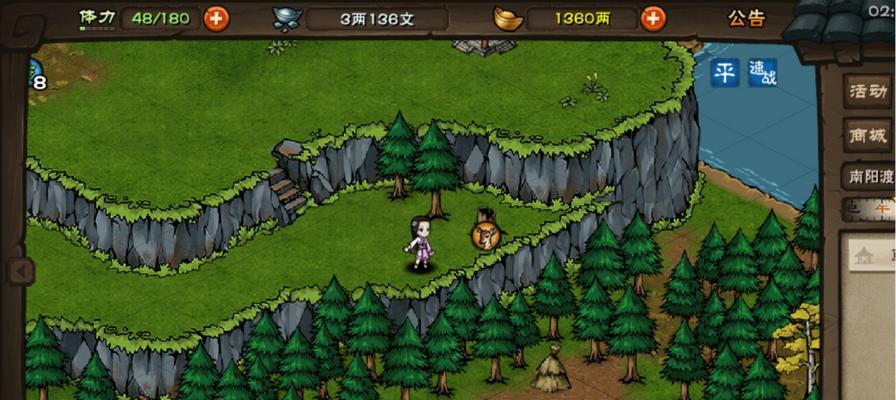Open the 活动 events menu

(x=867, y=91)
